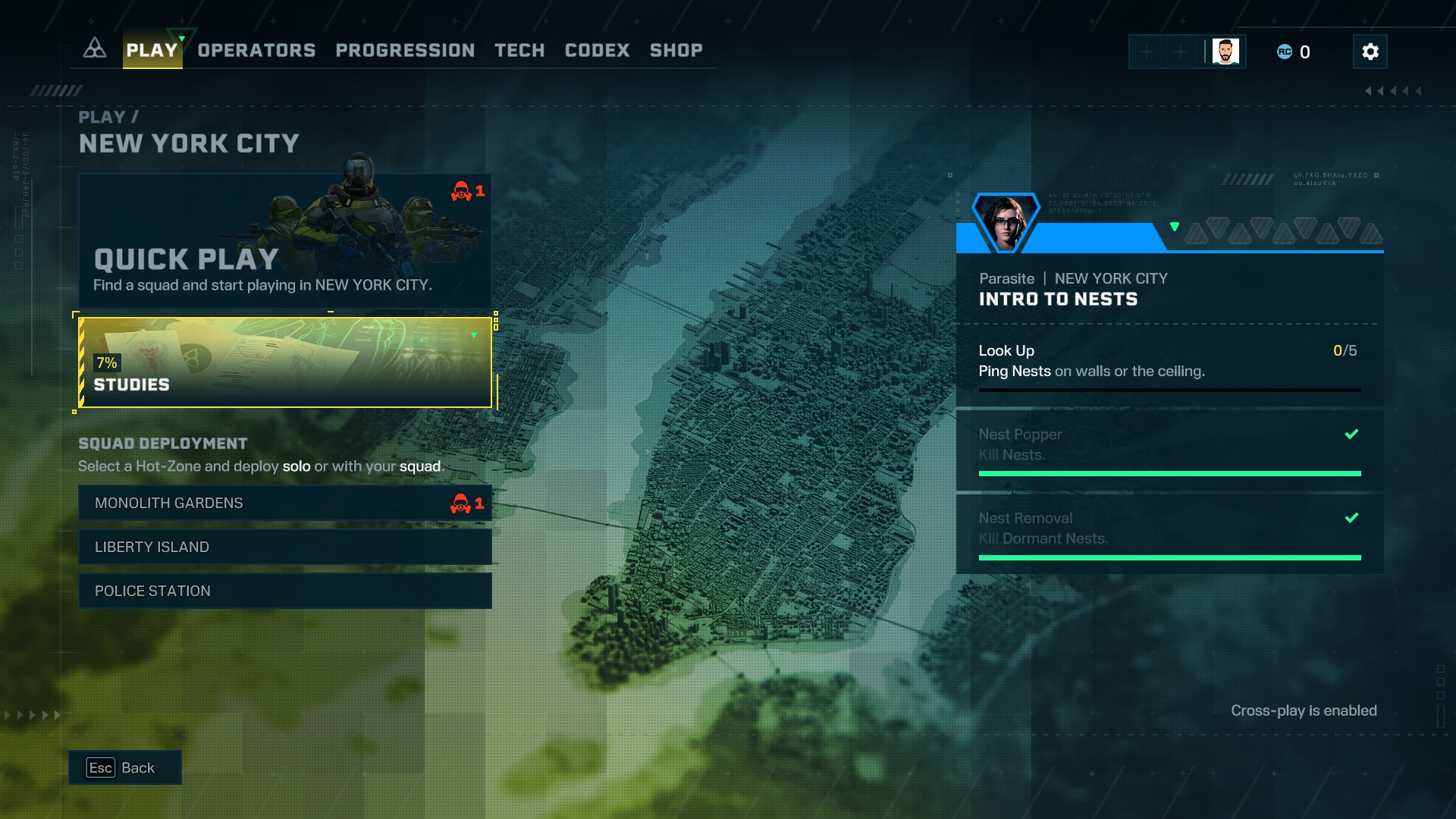
Task: Select the Play tab
Action: (152, 51)
